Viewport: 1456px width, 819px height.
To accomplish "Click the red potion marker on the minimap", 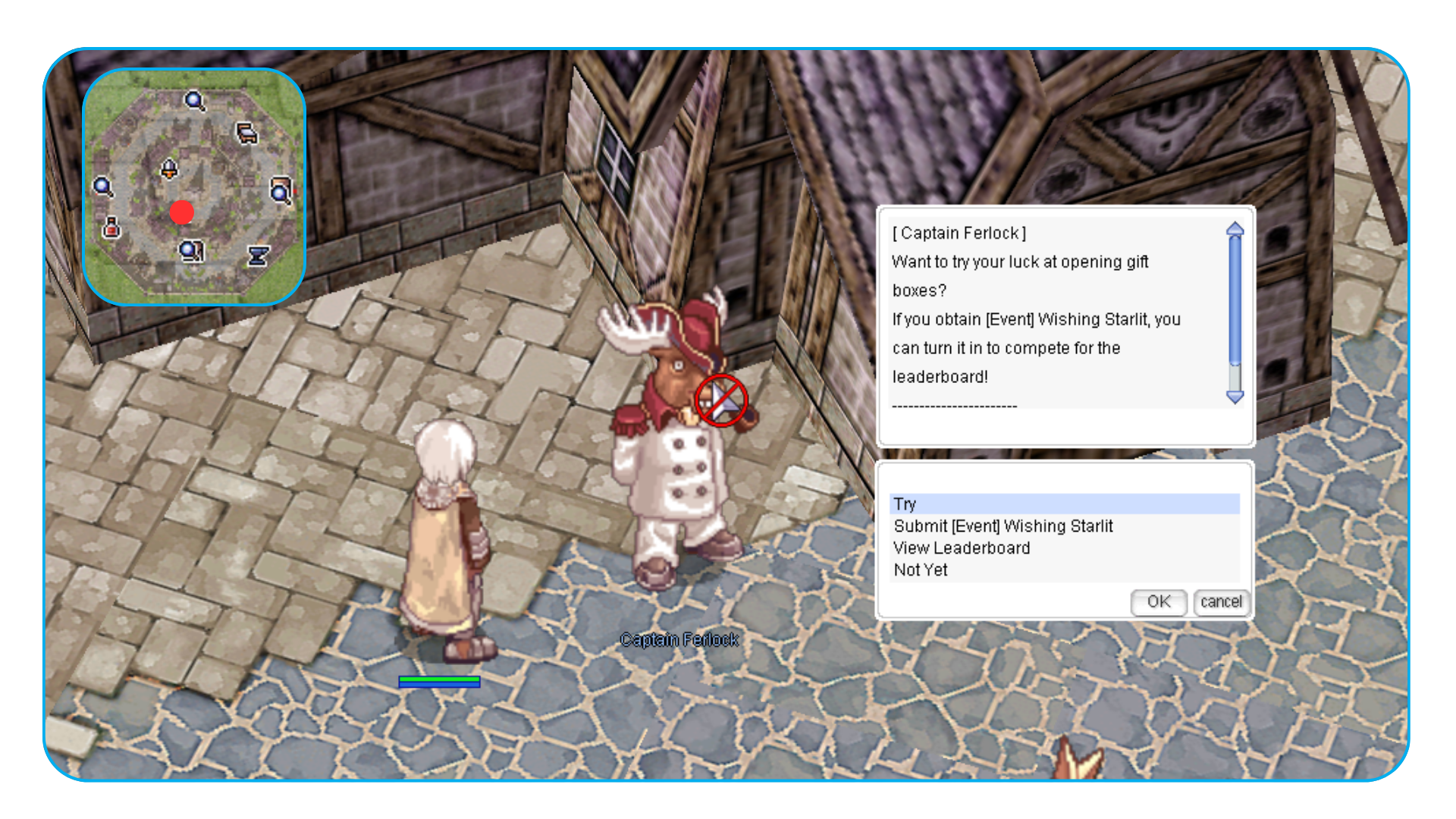I will tap(112, 227).
